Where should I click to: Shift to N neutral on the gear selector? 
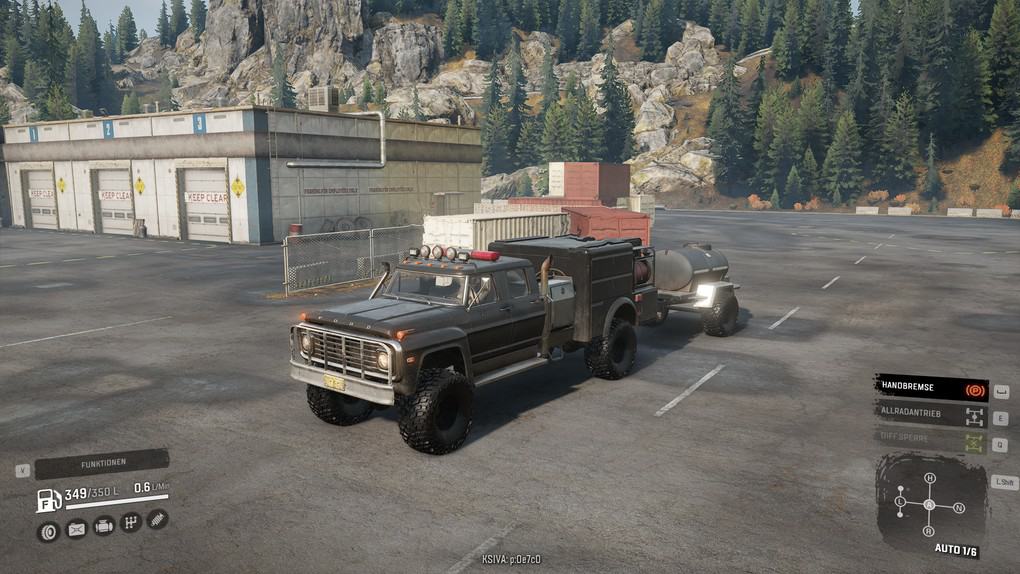pyautogui.click(x=959, y=508)
